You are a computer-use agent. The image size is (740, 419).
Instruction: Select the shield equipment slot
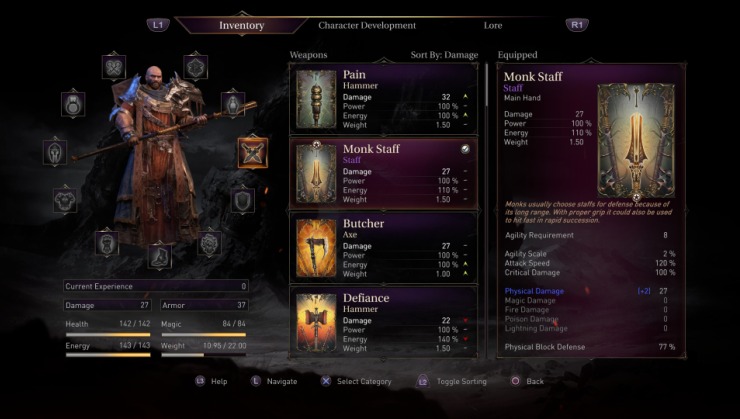242,200
